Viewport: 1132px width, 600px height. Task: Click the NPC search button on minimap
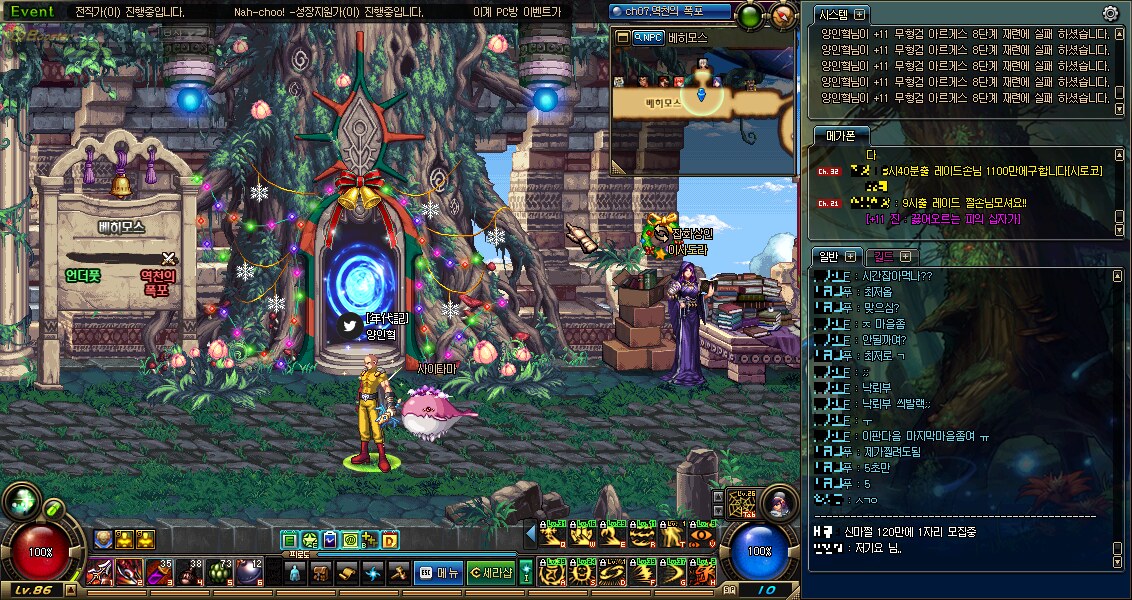(648, 37)
